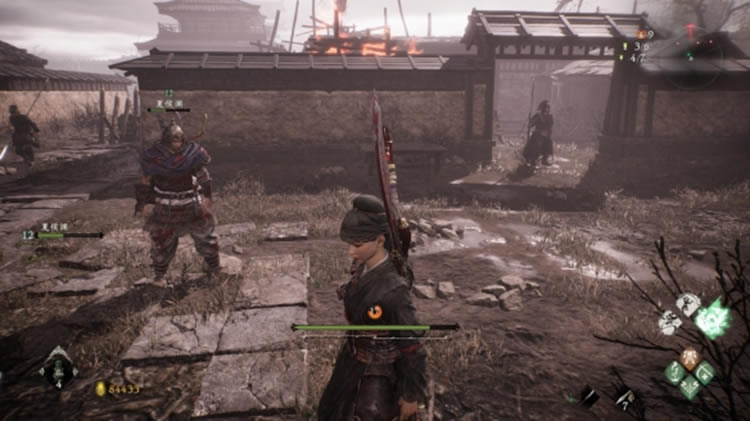Viewport: 750px width, 421px height.
Task: Activate the glowing green divine beast icon
Action: 713,318
